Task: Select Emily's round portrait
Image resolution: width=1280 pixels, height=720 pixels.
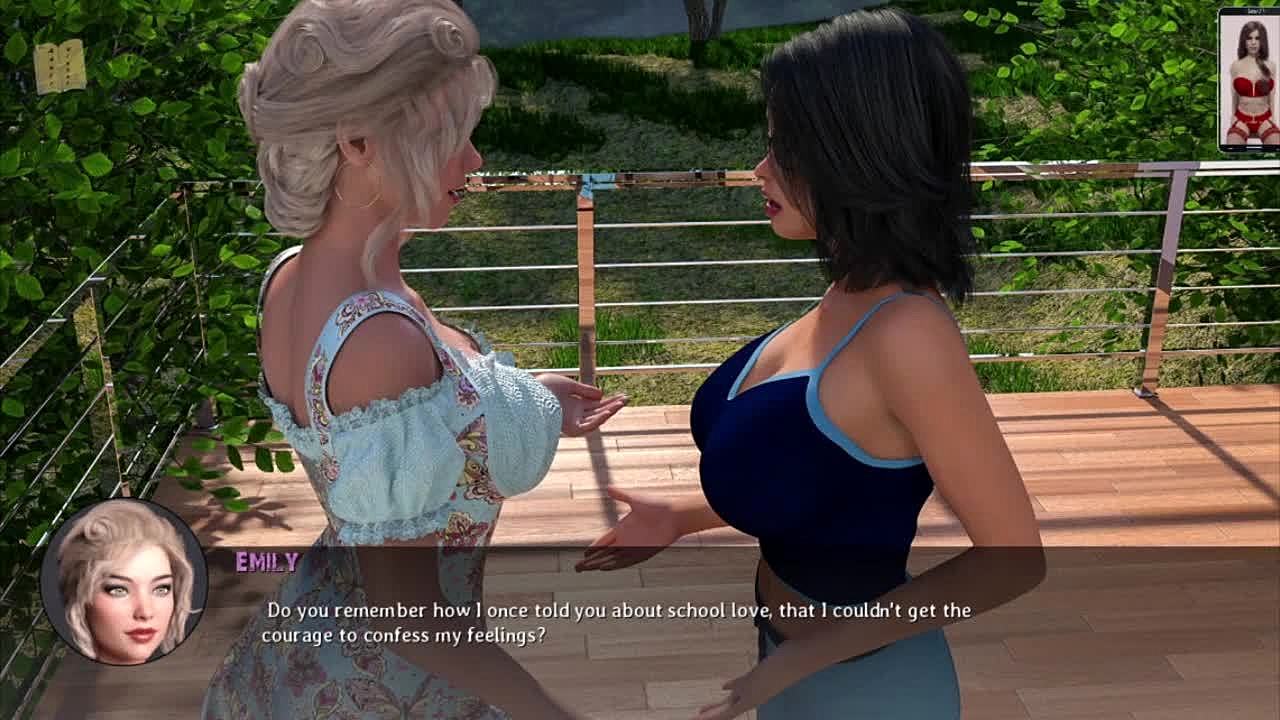Action: tap(124, 582)
